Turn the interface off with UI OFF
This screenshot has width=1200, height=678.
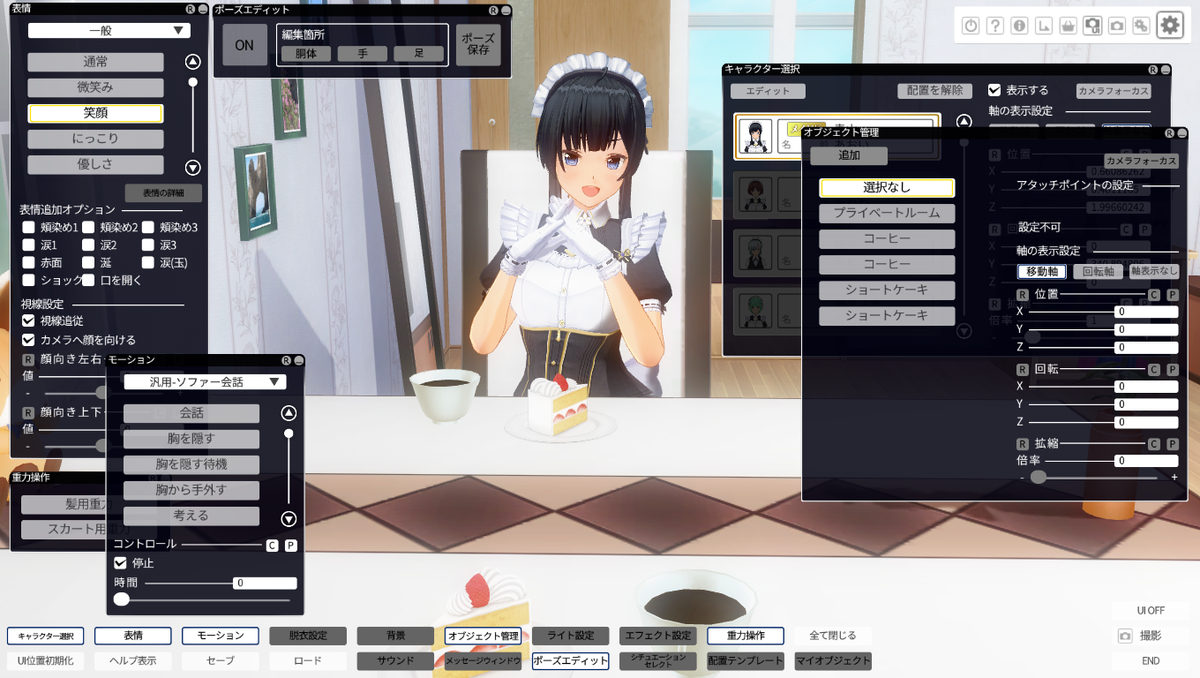1150,610
